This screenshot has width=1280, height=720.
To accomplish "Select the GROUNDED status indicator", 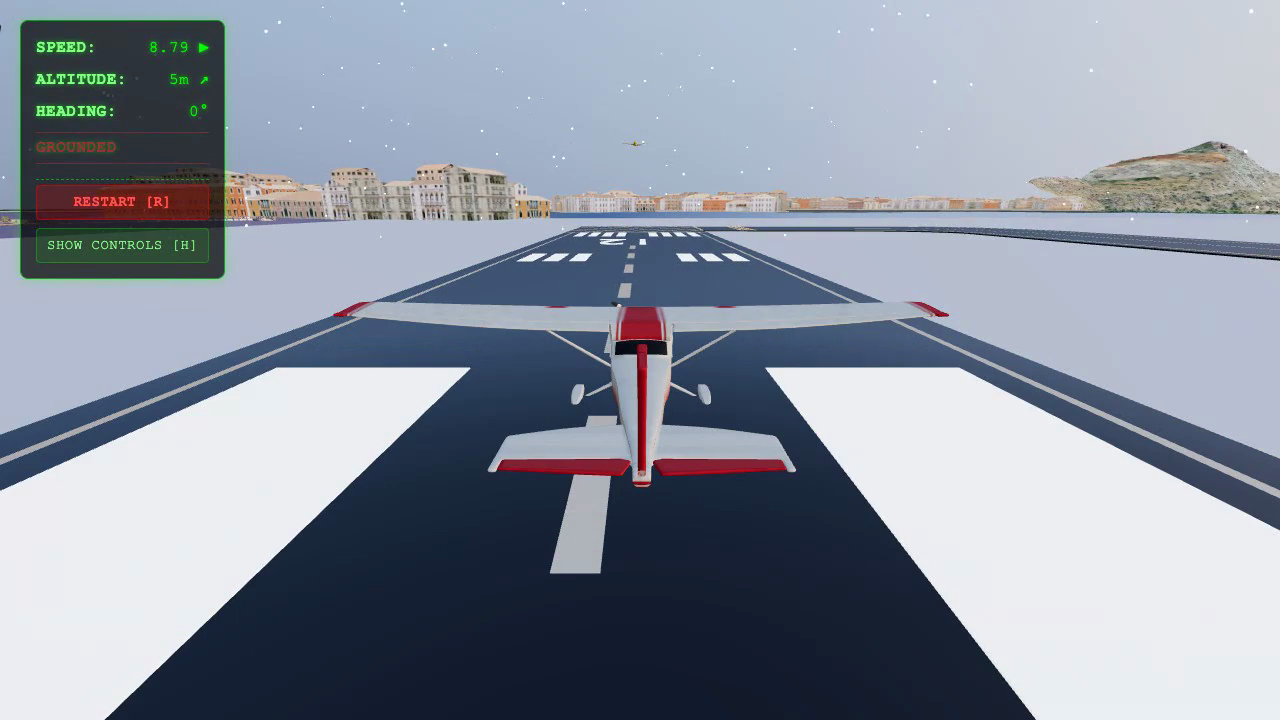I will [x=75, y=147].
